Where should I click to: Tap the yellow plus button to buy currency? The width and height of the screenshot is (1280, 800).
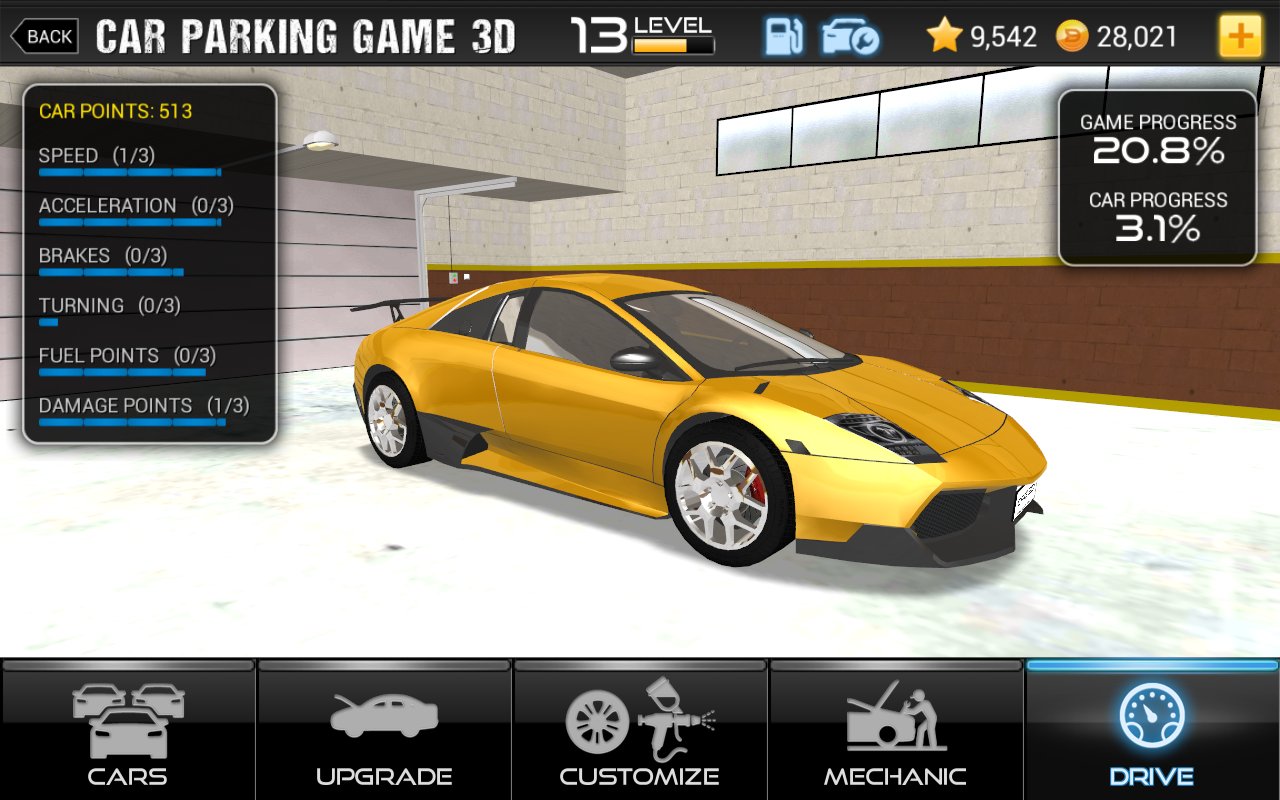point(1241,36)
